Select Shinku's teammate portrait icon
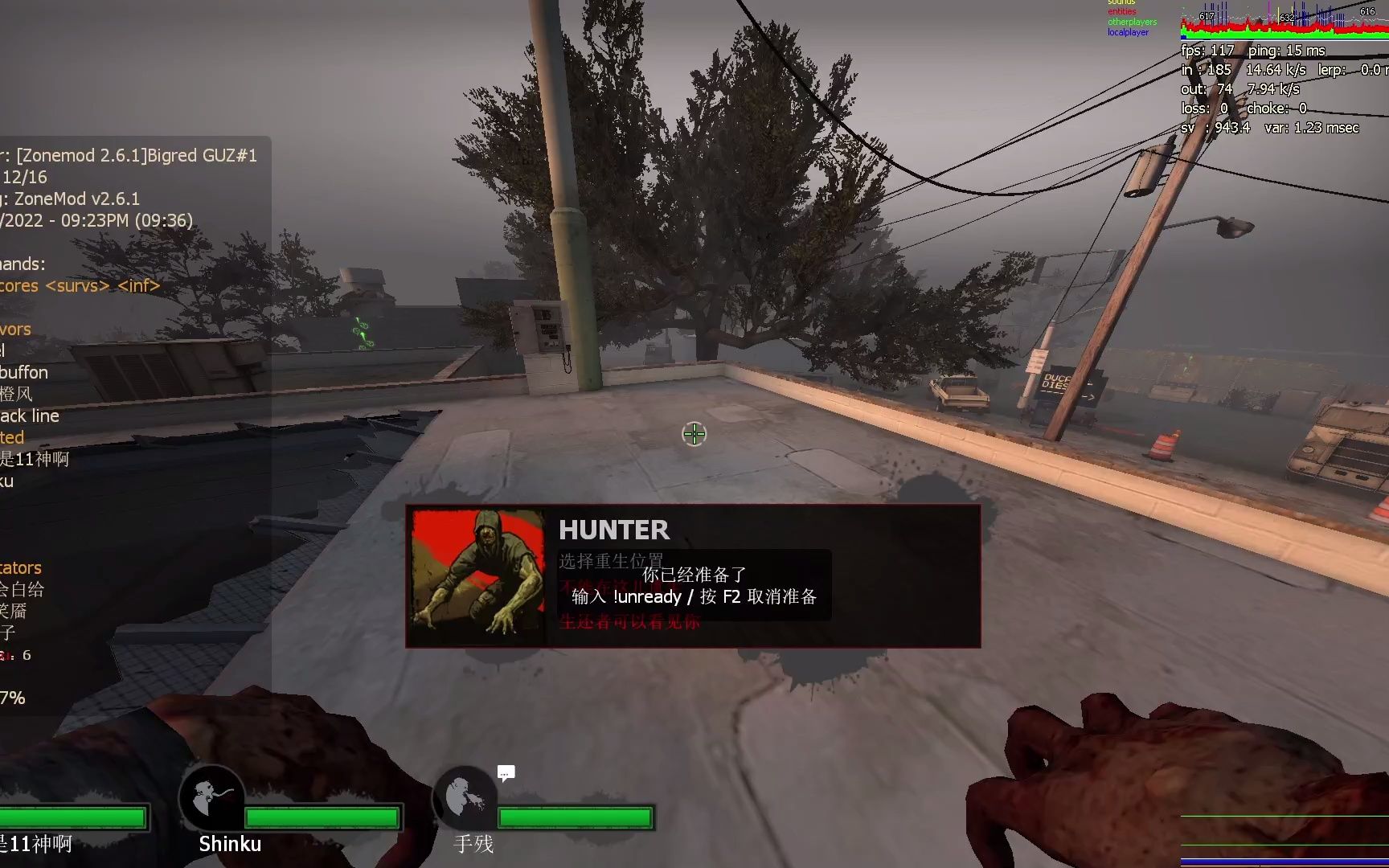 tap(212, 798)
